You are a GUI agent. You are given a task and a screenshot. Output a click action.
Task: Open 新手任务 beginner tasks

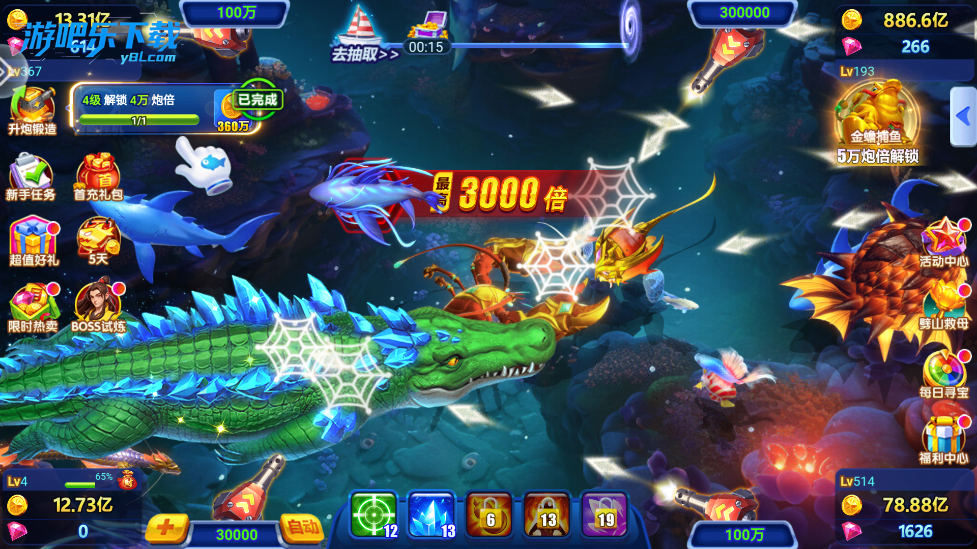pos(31,176)
